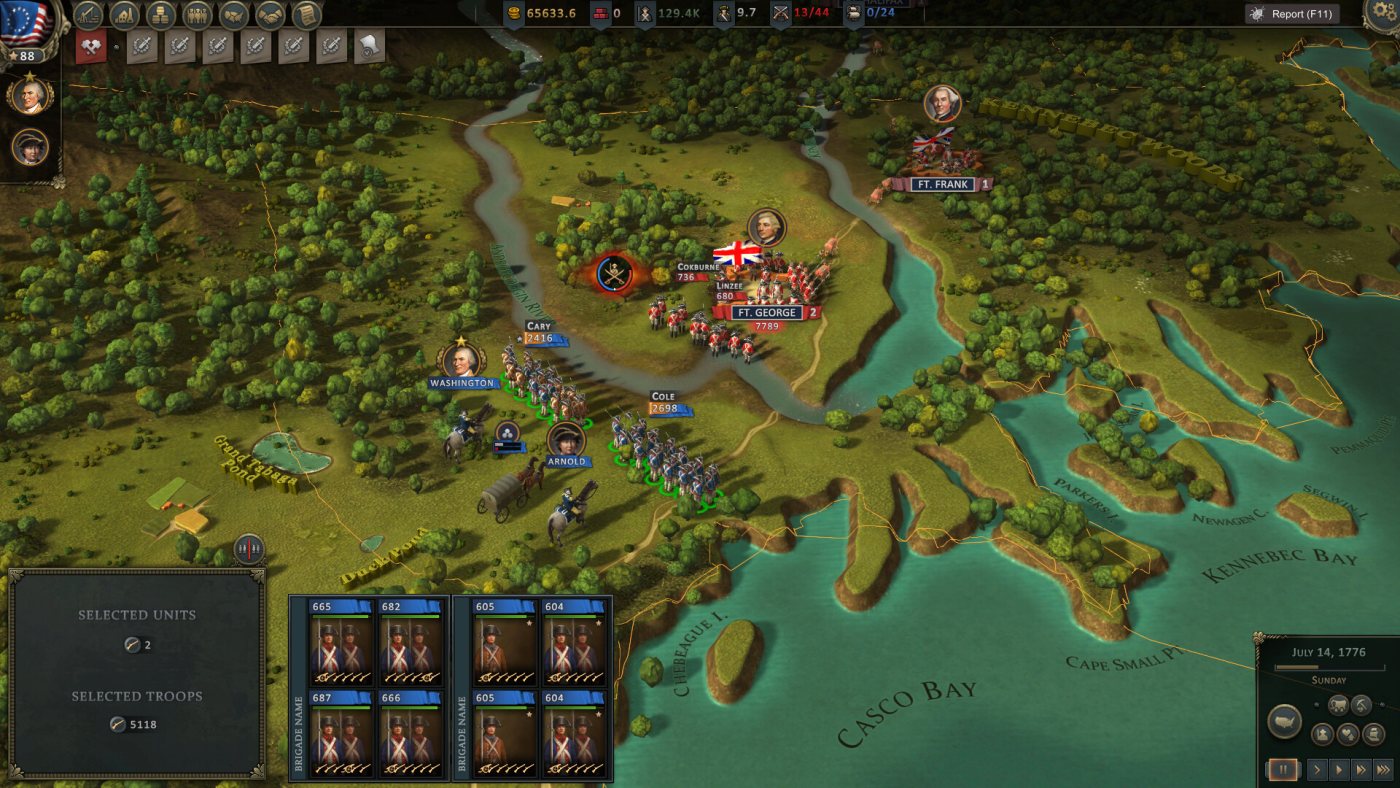1400x788 pixels.
Task: Open the scroll document menu
Action: coord(305,15)
